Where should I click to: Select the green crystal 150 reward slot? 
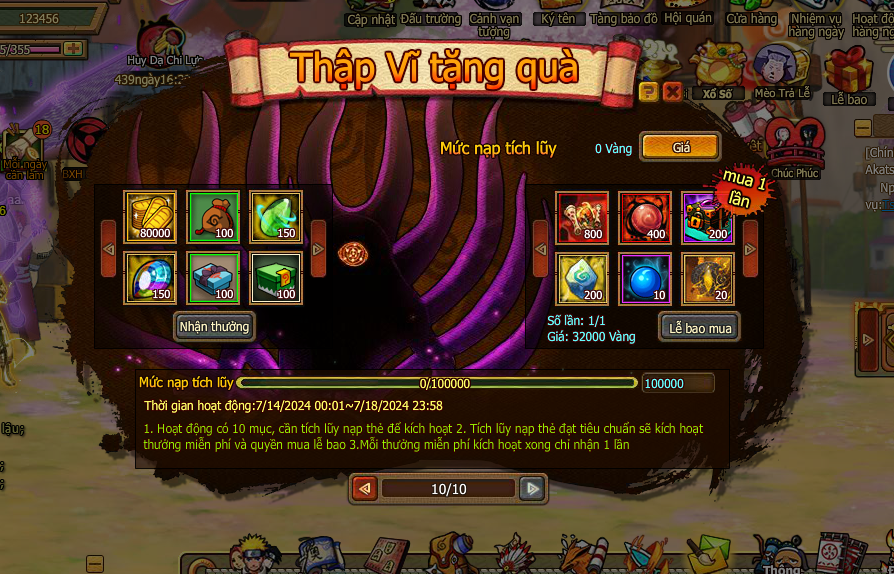pyautogui.click(x=276, y=217)
